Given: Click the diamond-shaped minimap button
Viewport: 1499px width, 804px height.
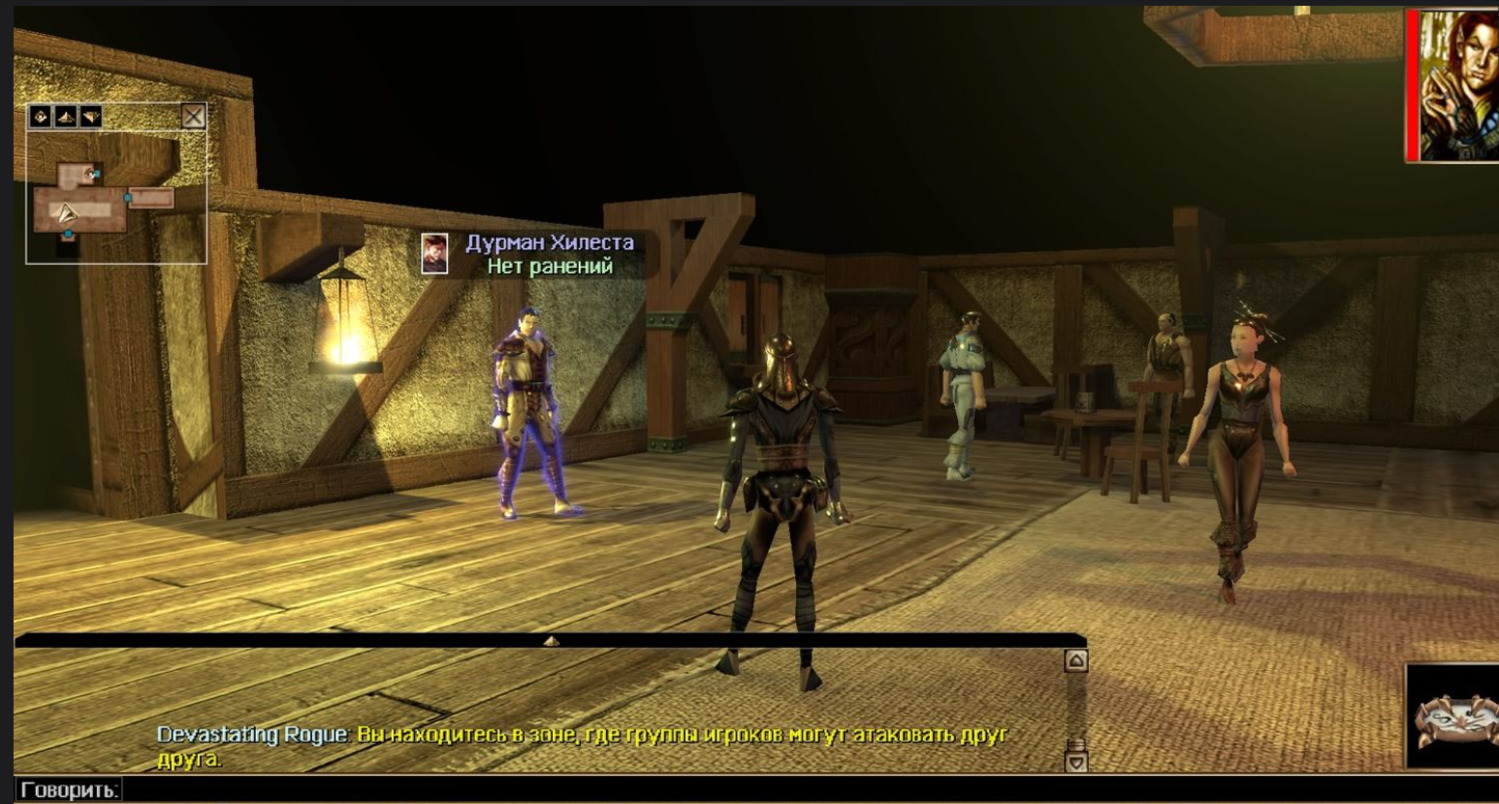Looking at the screenshot, I should point(41,117).
